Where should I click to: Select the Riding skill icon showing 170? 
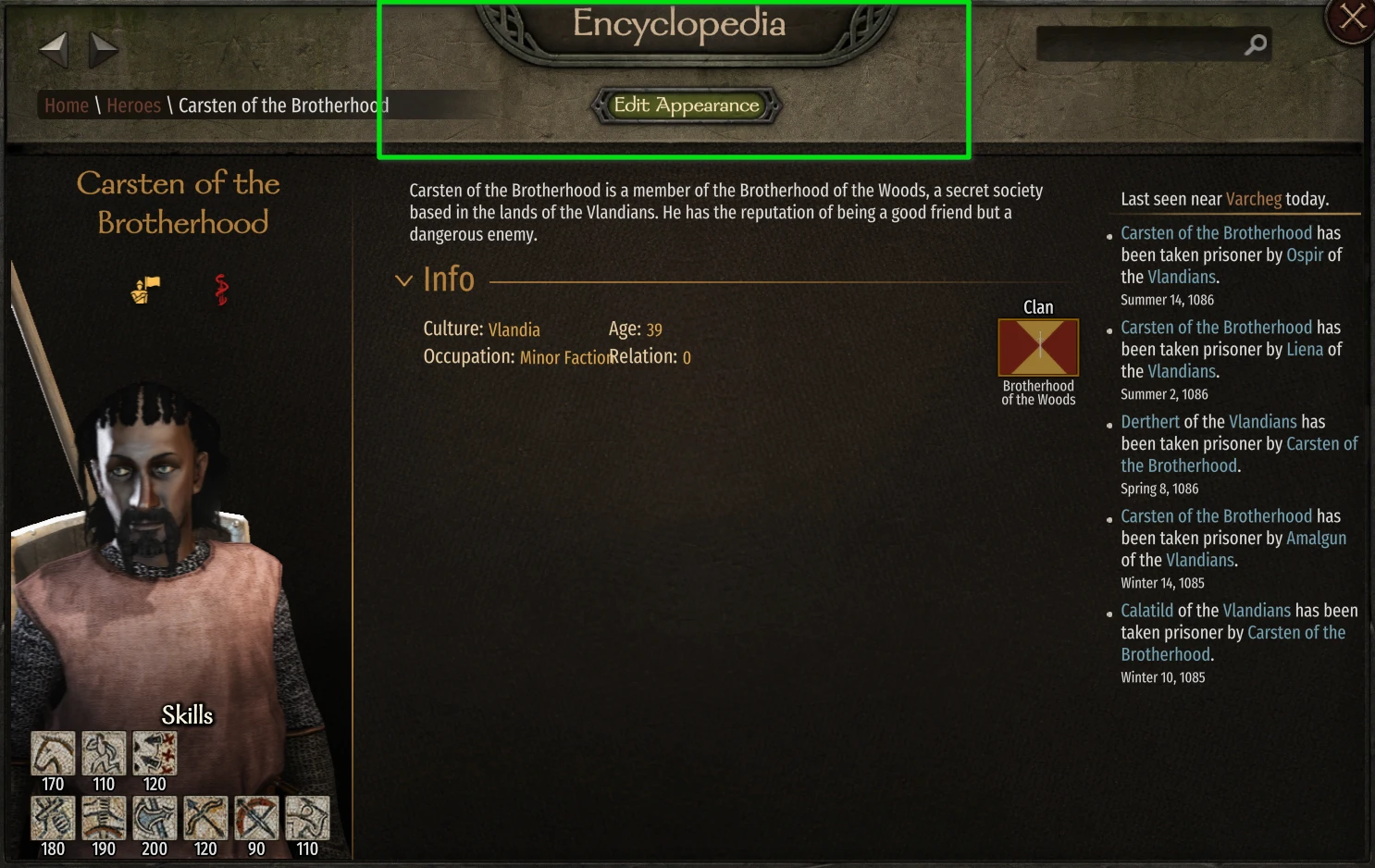53,752
